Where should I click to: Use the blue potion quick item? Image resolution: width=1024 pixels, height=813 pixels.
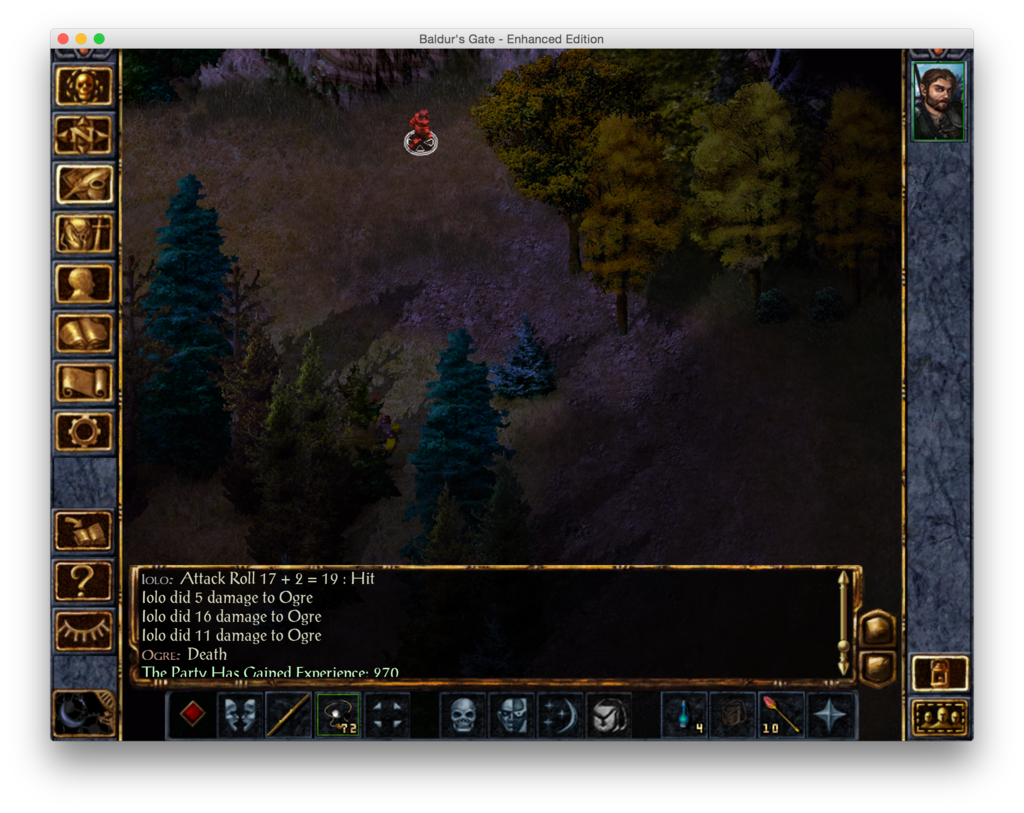click(685, 715)
